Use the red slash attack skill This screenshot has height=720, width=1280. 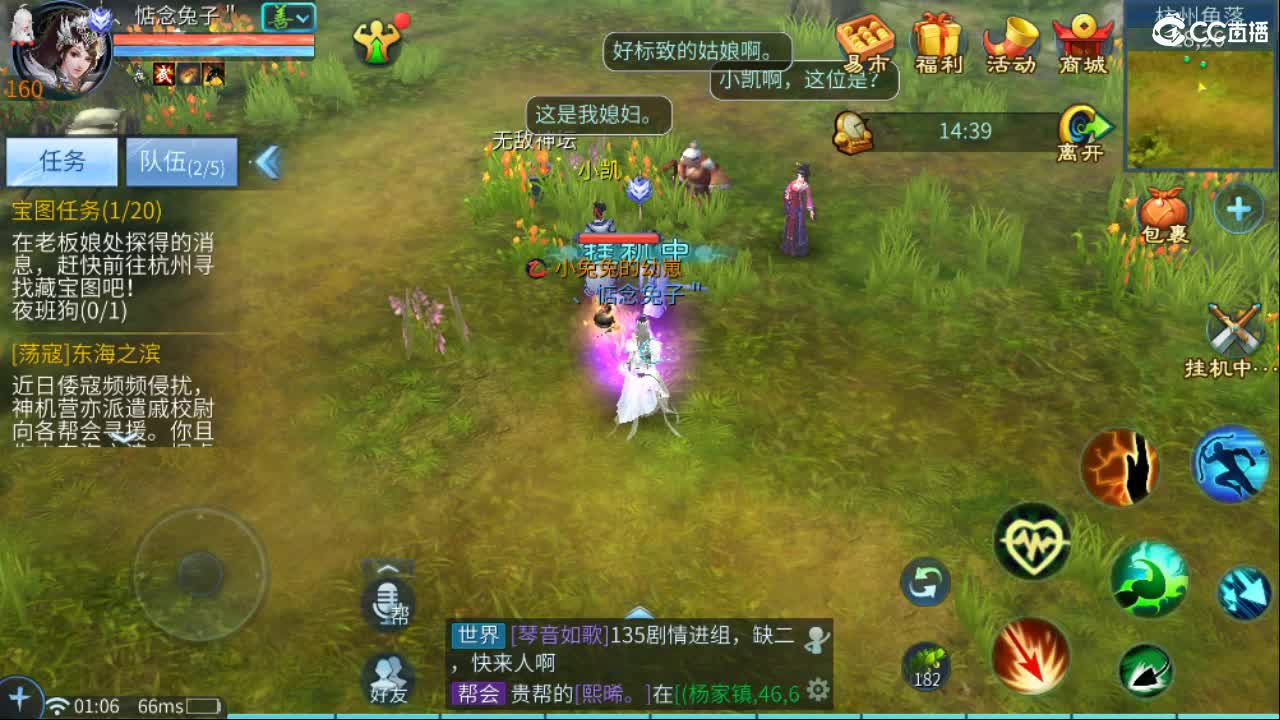coord(1030,655)
